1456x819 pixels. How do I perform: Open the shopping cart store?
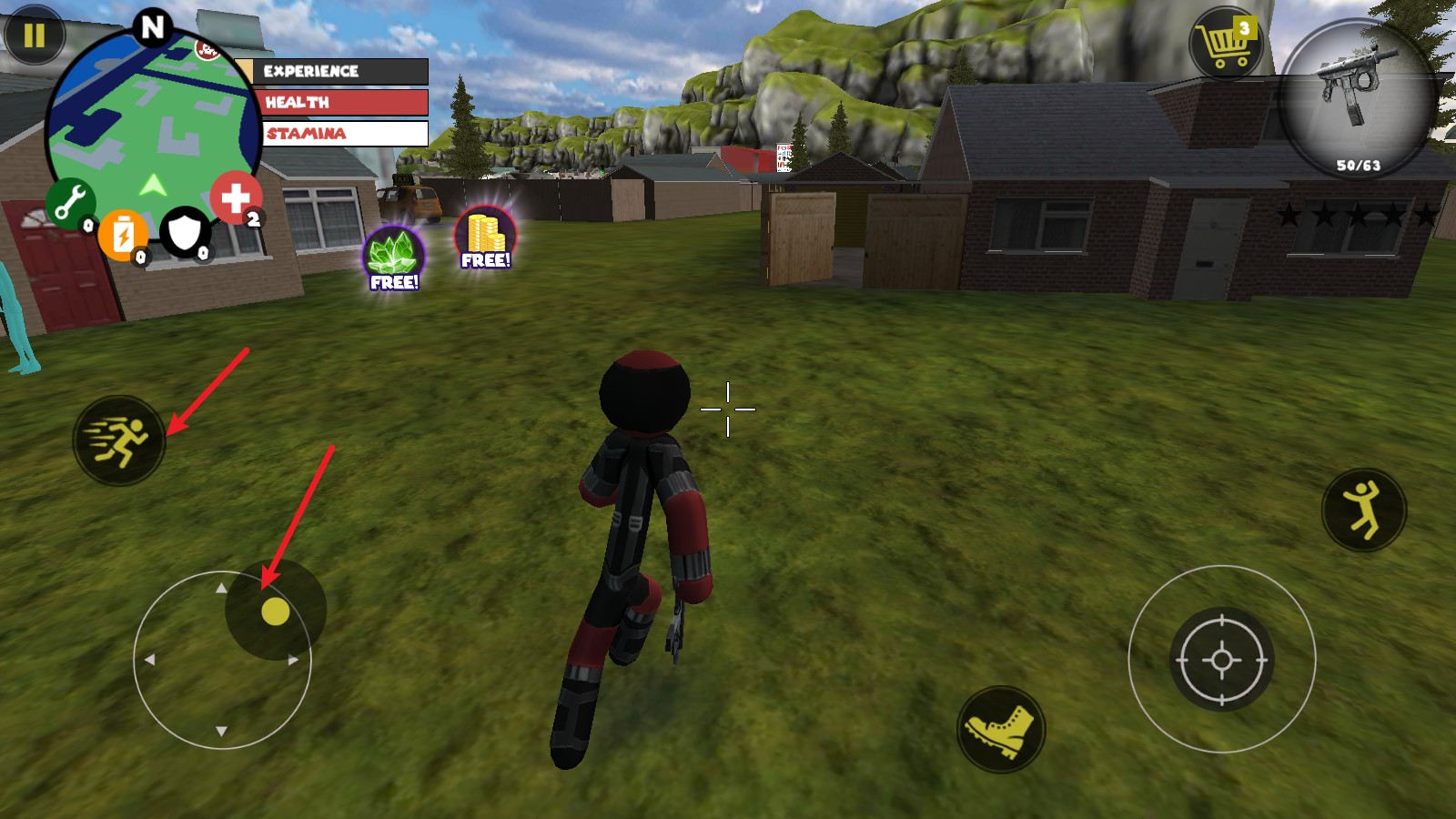pyautogui.click(x=1225, y=44)
